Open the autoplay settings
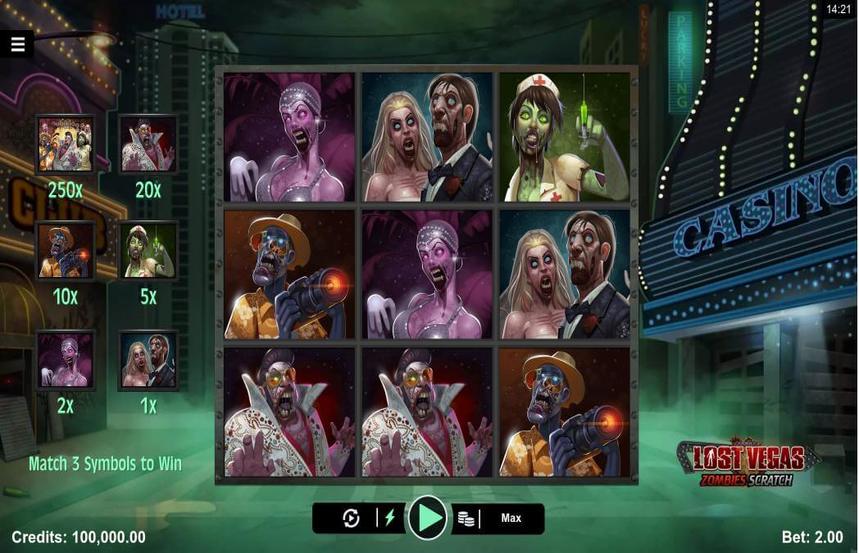Screen dimensions: 859x553 351,518
